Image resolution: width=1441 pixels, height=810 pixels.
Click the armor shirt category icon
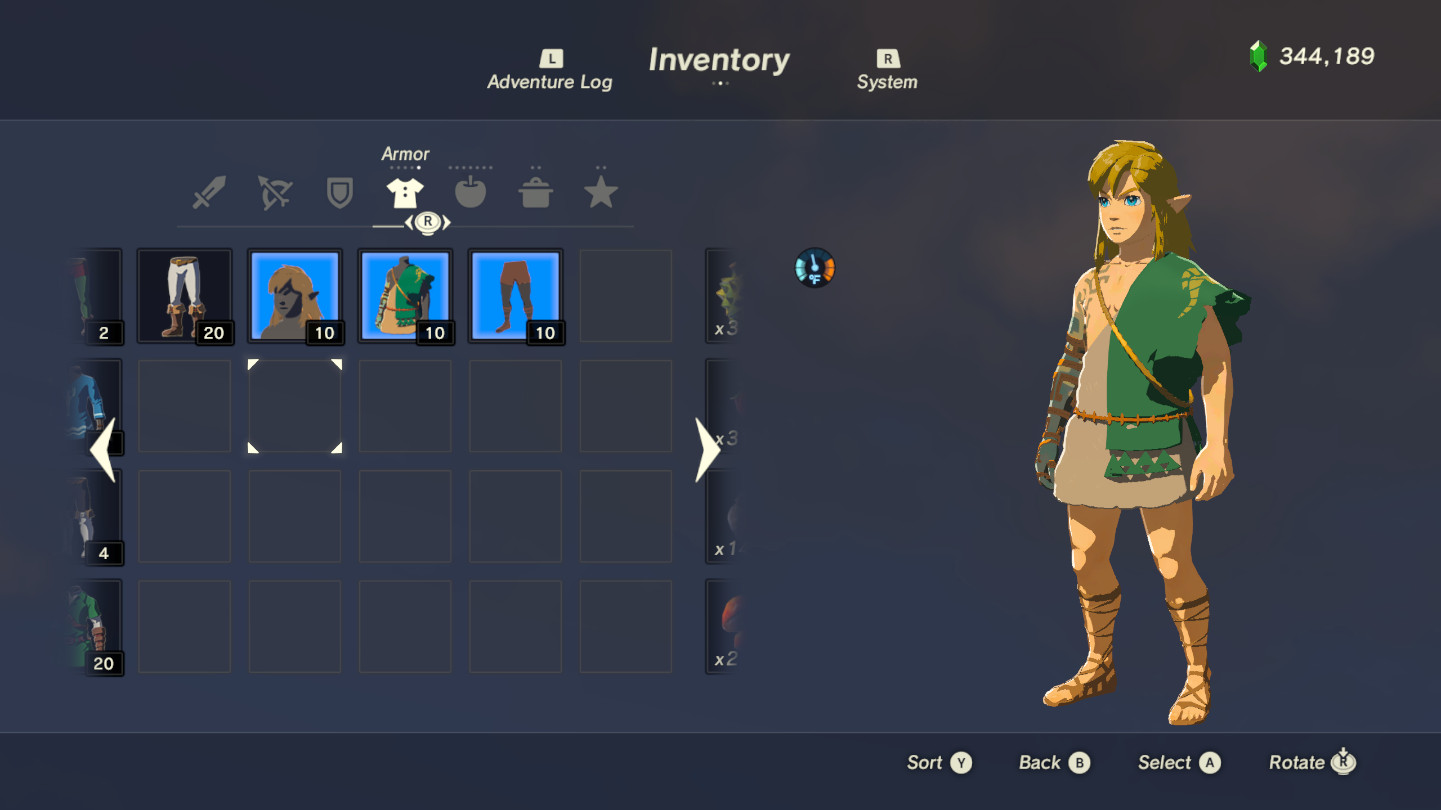[405, 192]
